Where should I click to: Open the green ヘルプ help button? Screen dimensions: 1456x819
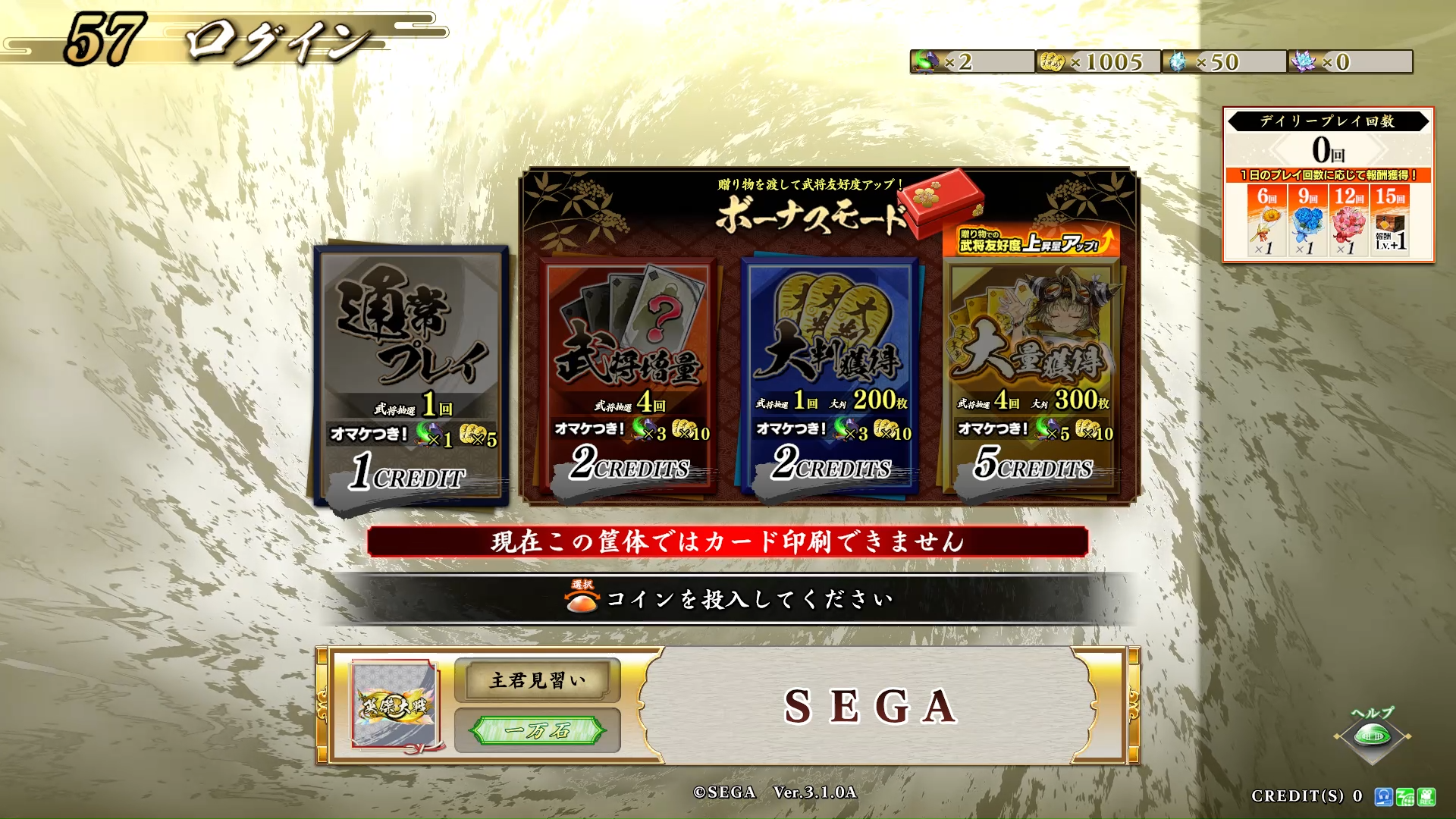click(1373, 734)
